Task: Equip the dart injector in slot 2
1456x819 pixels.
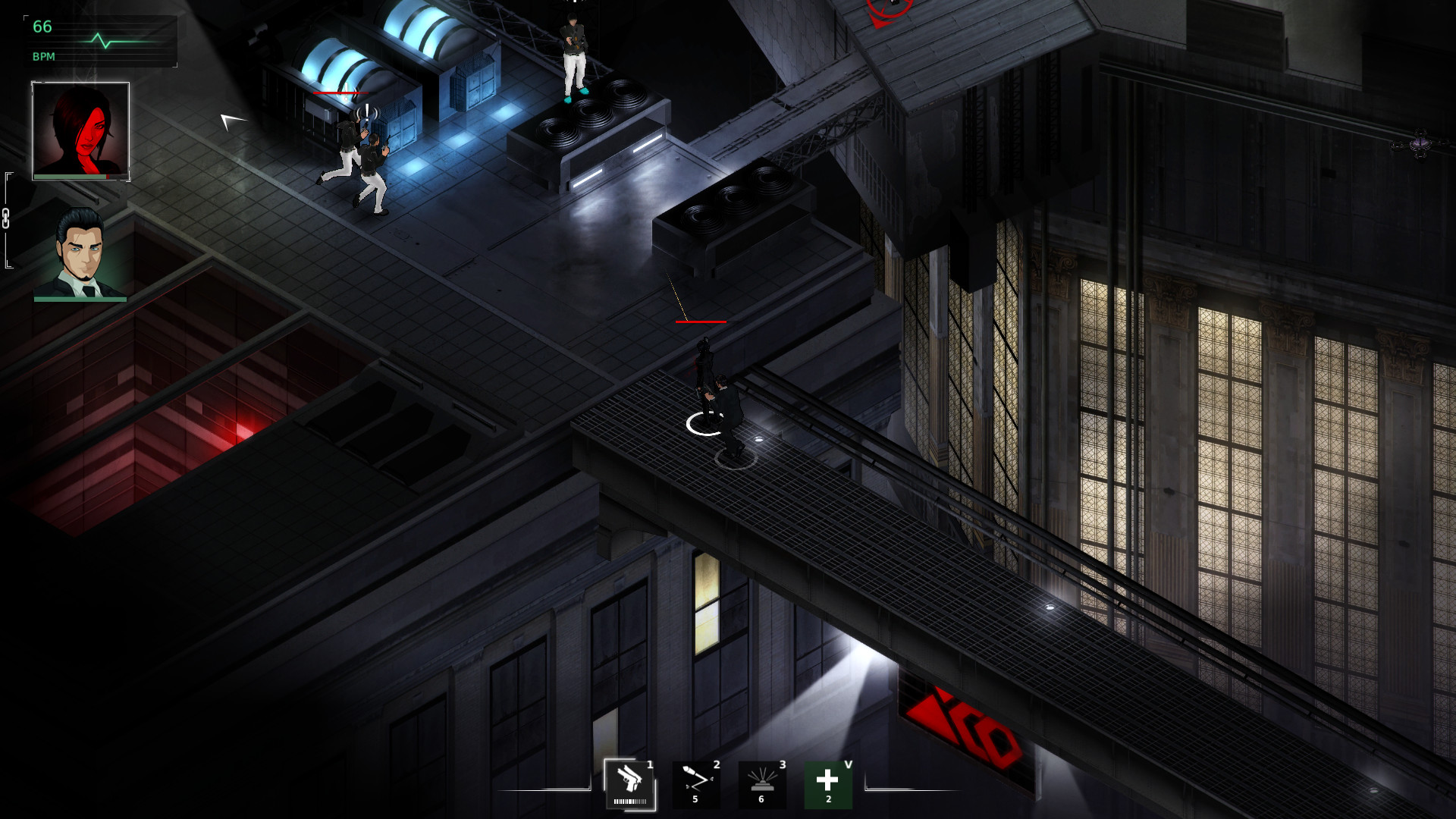Action: 695,777
